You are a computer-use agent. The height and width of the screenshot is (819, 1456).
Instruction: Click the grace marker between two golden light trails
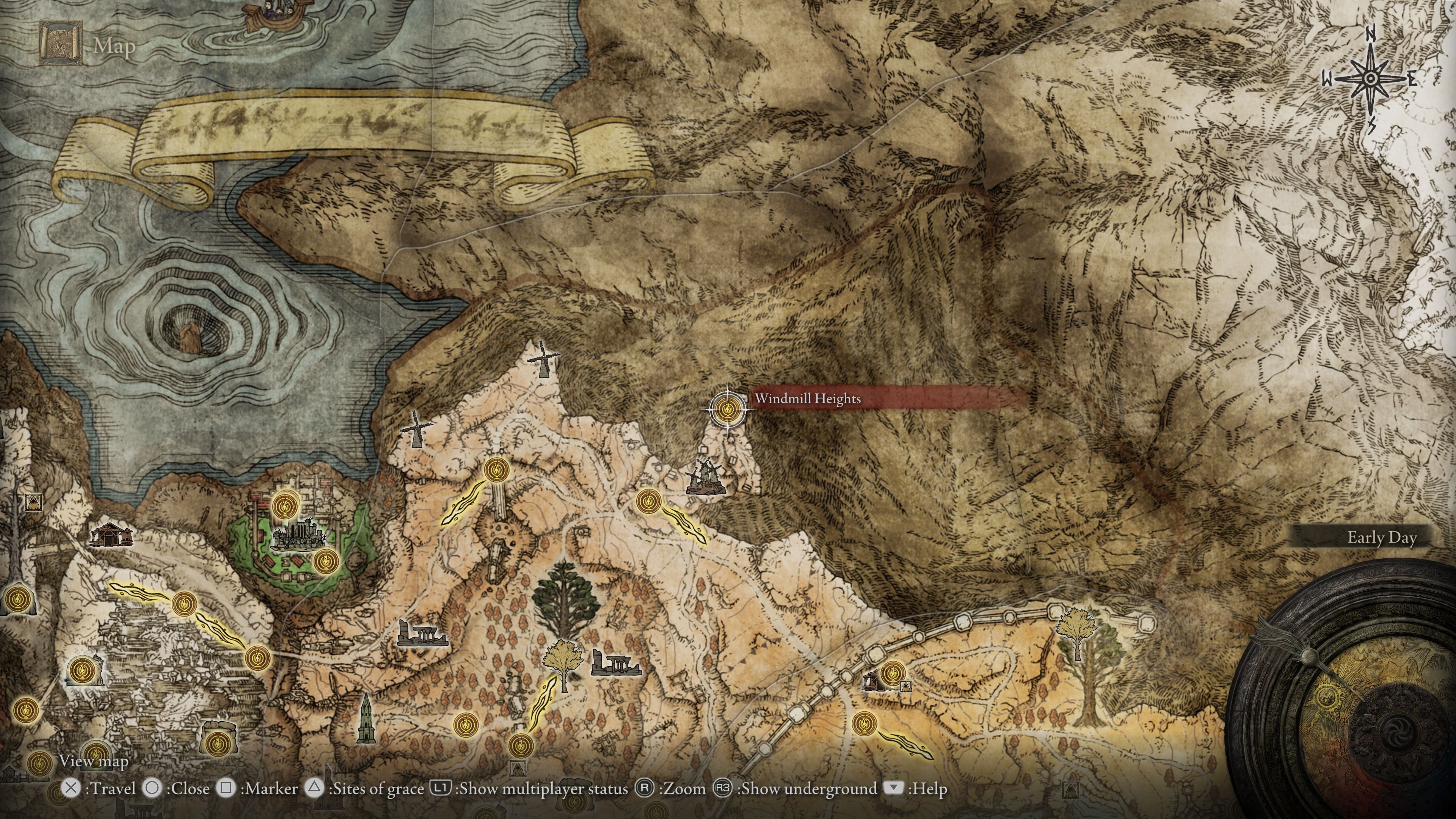(x=184, y=604)
